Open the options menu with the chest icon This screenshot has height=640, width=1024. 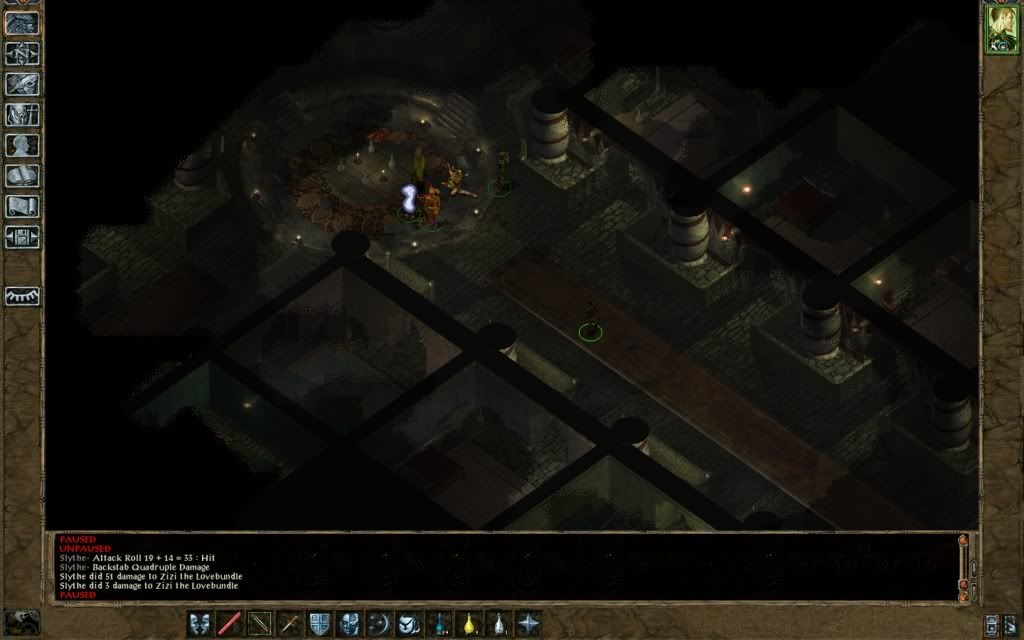[x=22, y=238]
